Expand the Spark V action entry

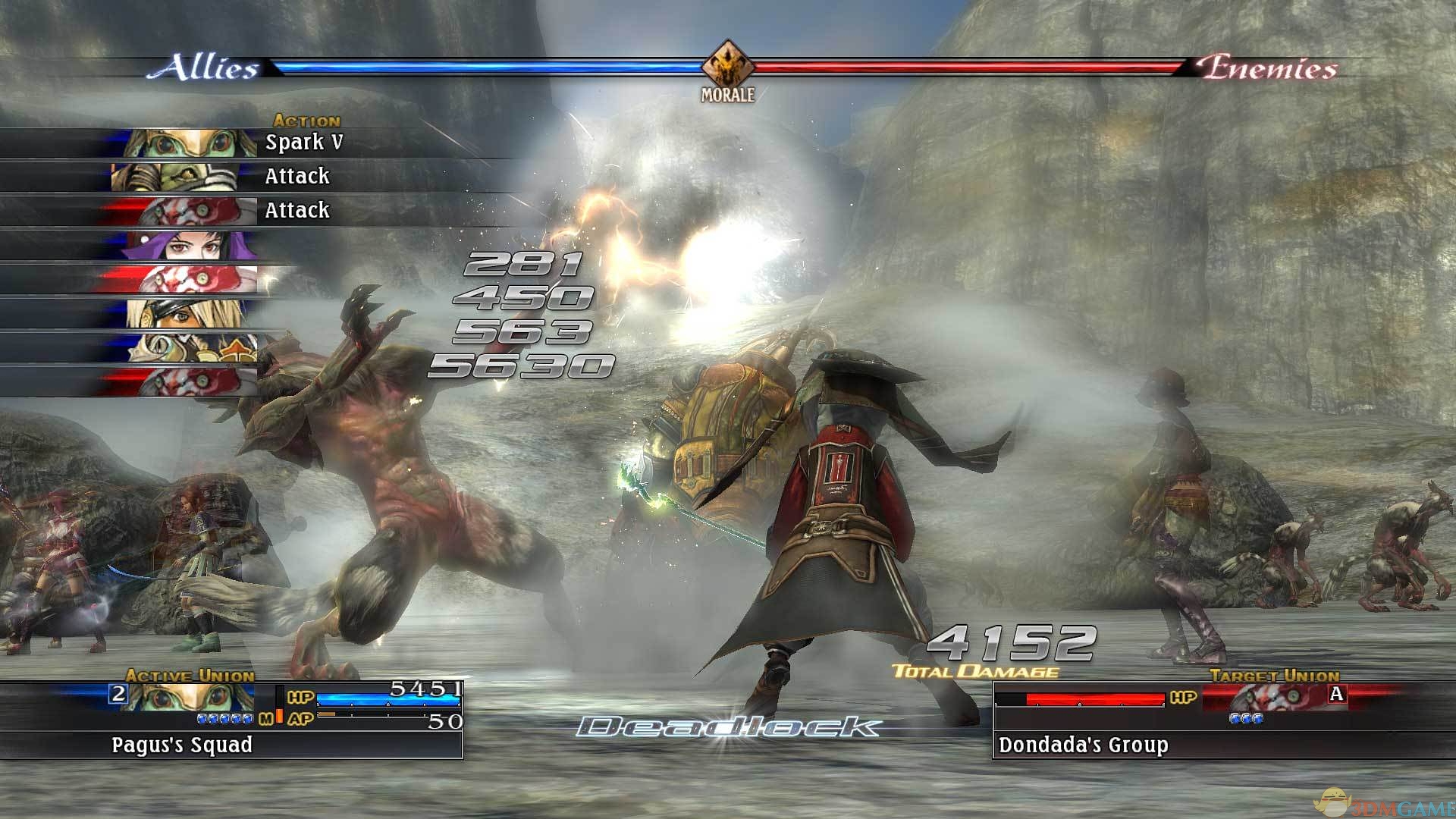coord(303,142)
